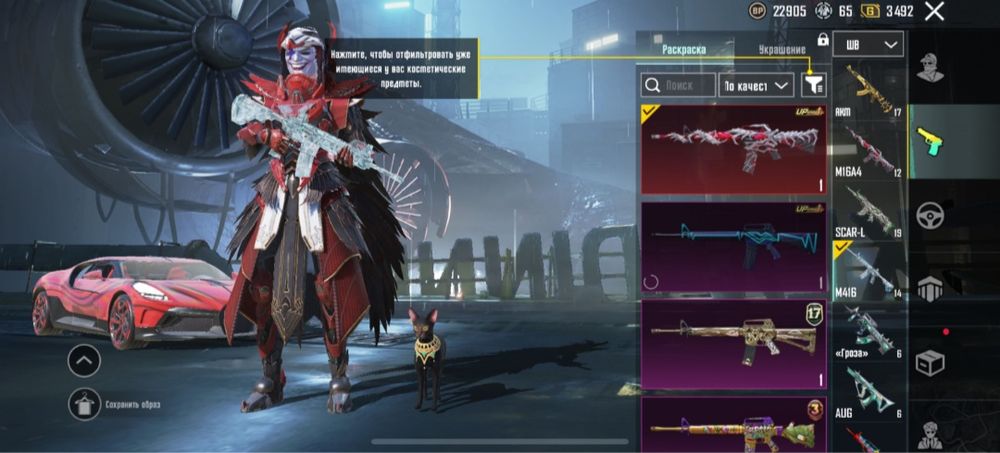This screenshot has height=453, width=1000.
Task: Open the «Гроза» weapon entry
Action: pyautogui.click(x=868, y=333)
